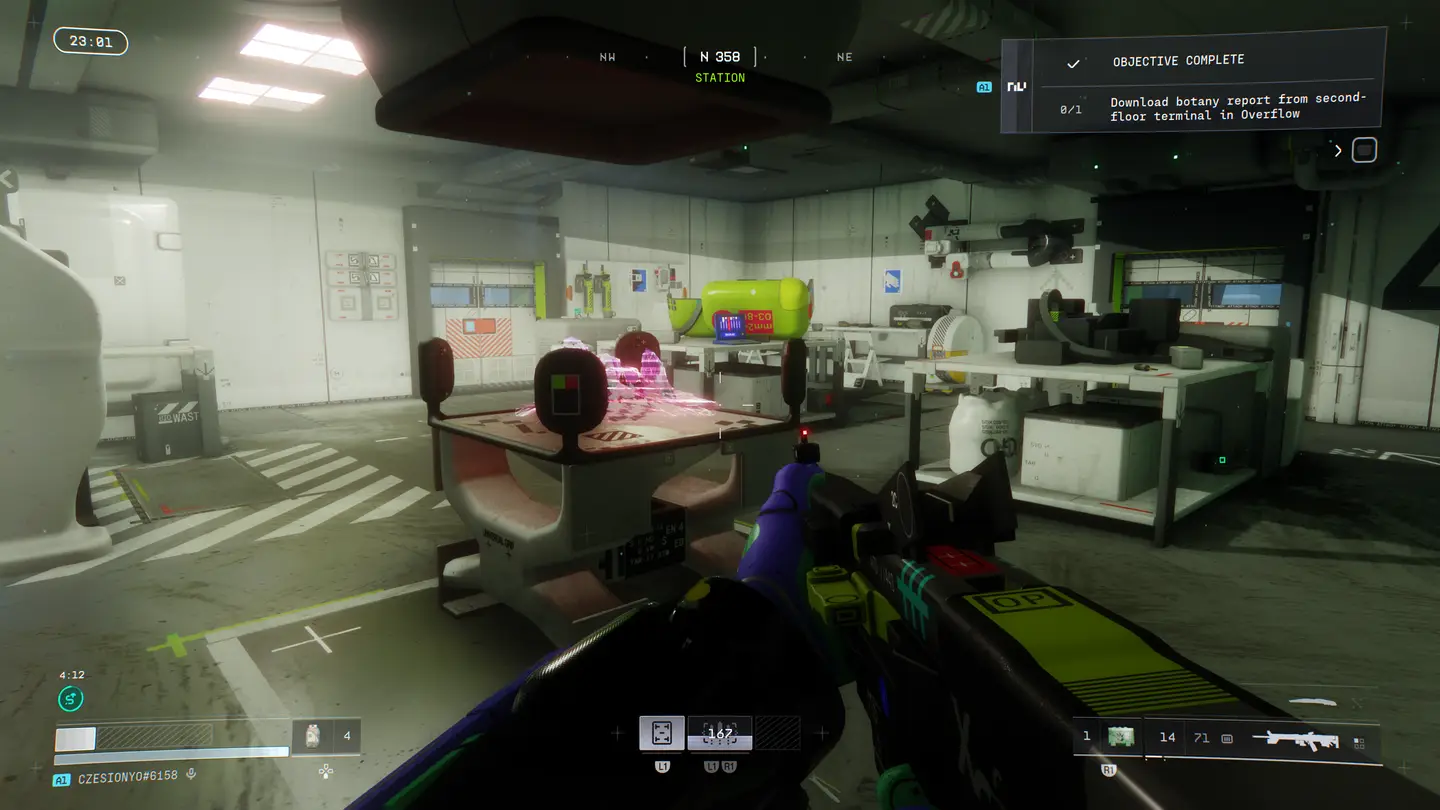This screenshot has width=1440, height=810.
Task: Click the microphone icon beside the player name
Action: click(x=191, y=775)
